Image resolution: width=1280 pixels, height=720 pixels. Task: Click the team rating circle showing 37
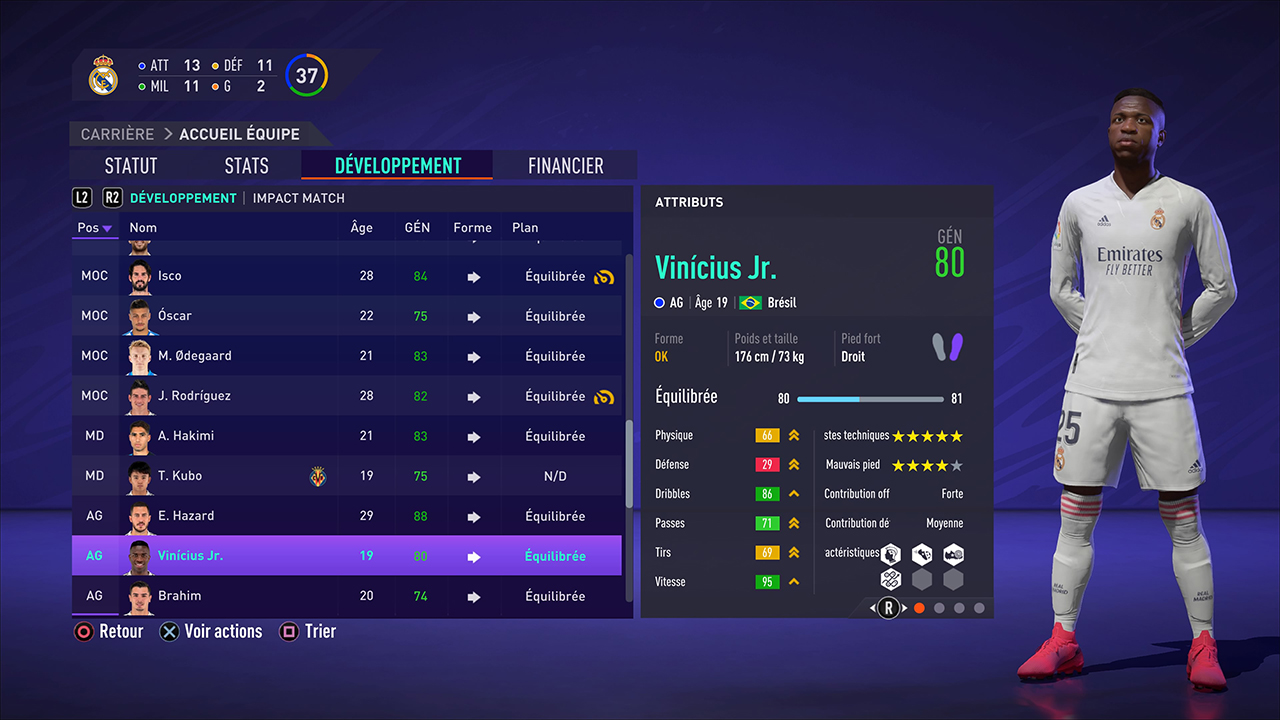tap(306, 74)
